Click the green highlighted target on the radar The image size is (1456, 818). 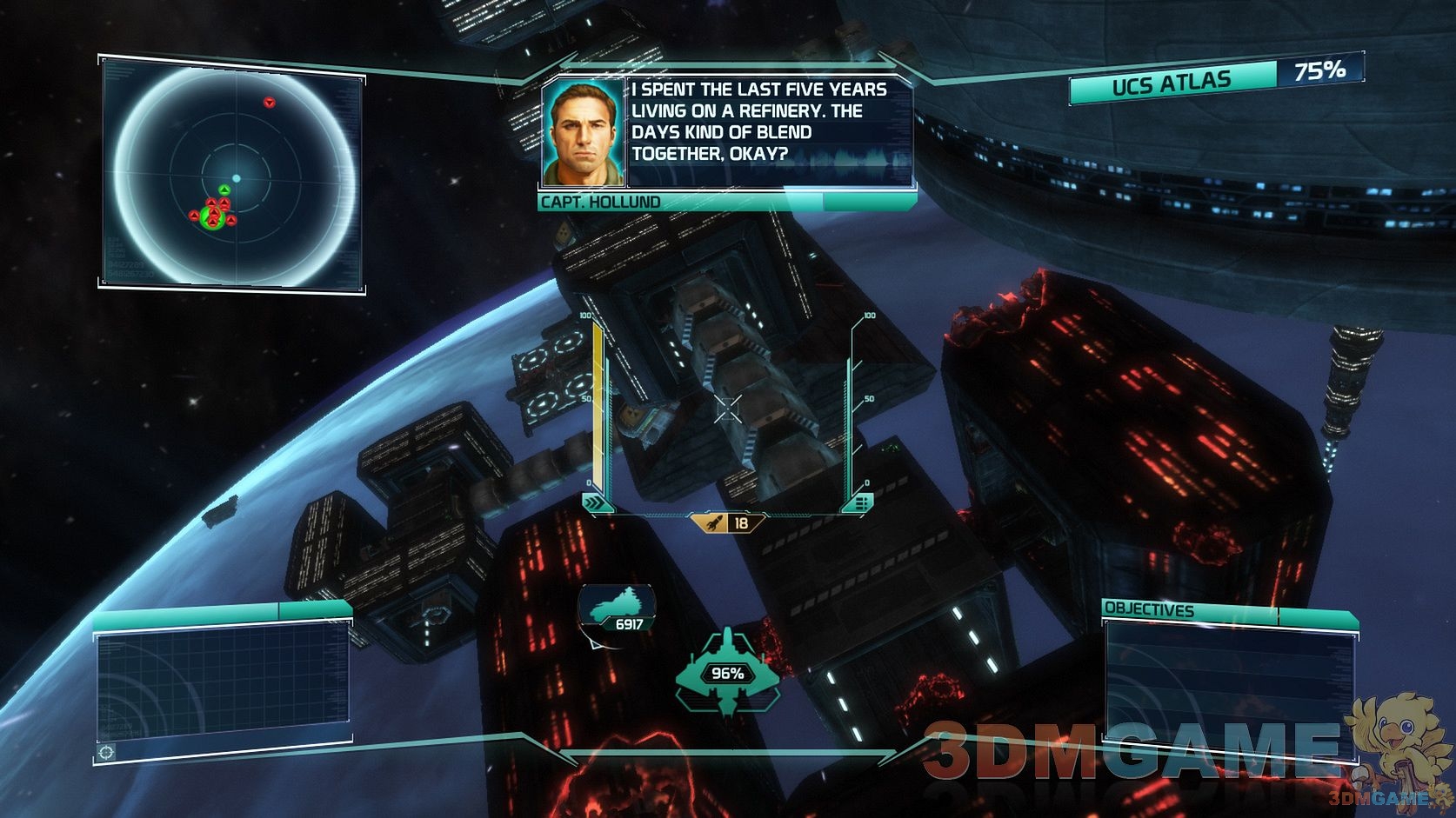pyautogui.click(x=212, y=217)
